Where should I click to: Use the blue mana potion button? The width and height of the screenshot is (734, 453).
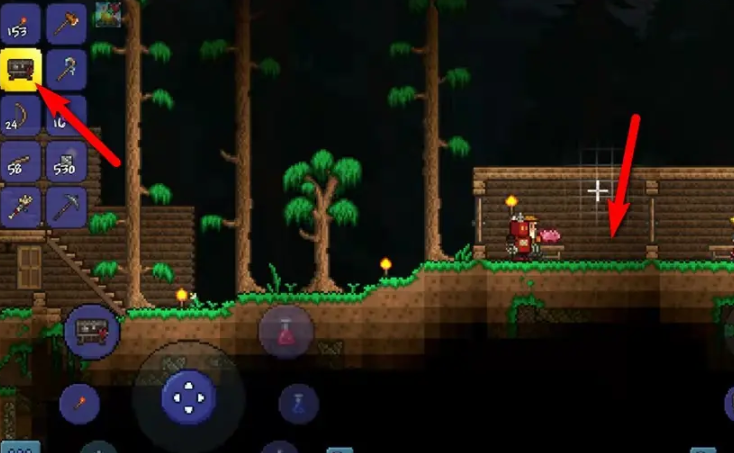(299, 404)
